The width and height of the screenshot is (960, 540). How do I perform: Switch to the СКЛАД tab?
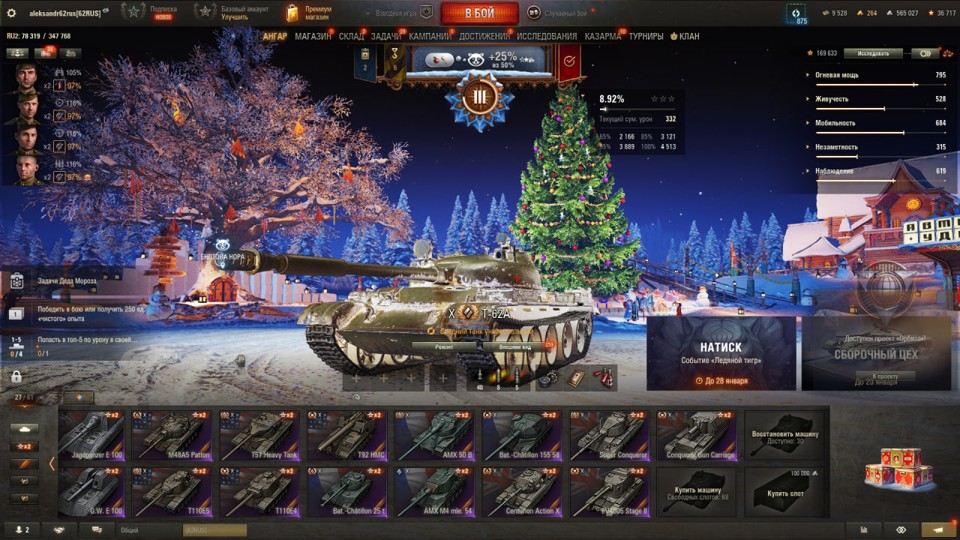[351, 37]
